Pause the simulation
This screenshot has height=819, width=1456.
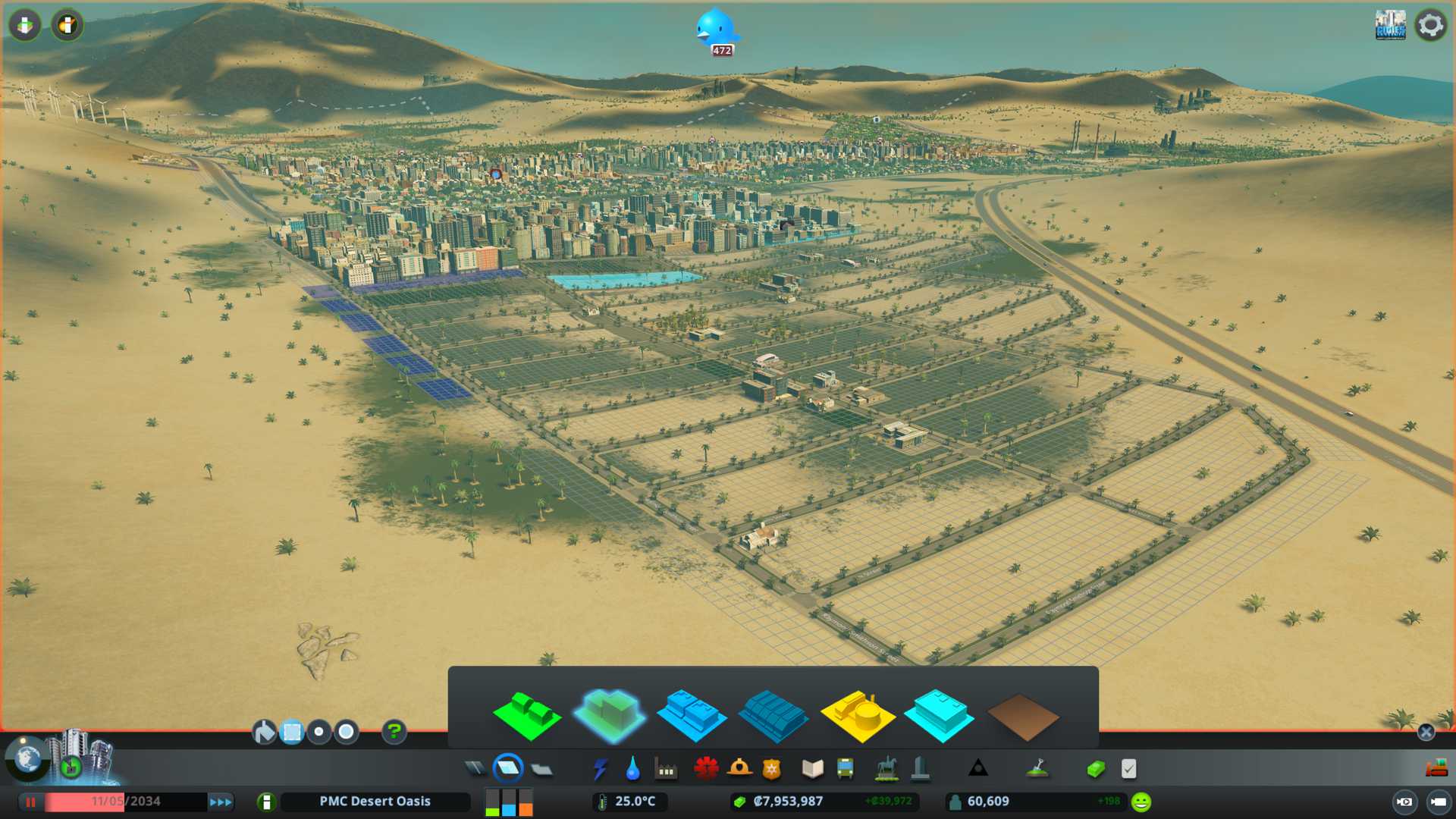click(30, 802)
